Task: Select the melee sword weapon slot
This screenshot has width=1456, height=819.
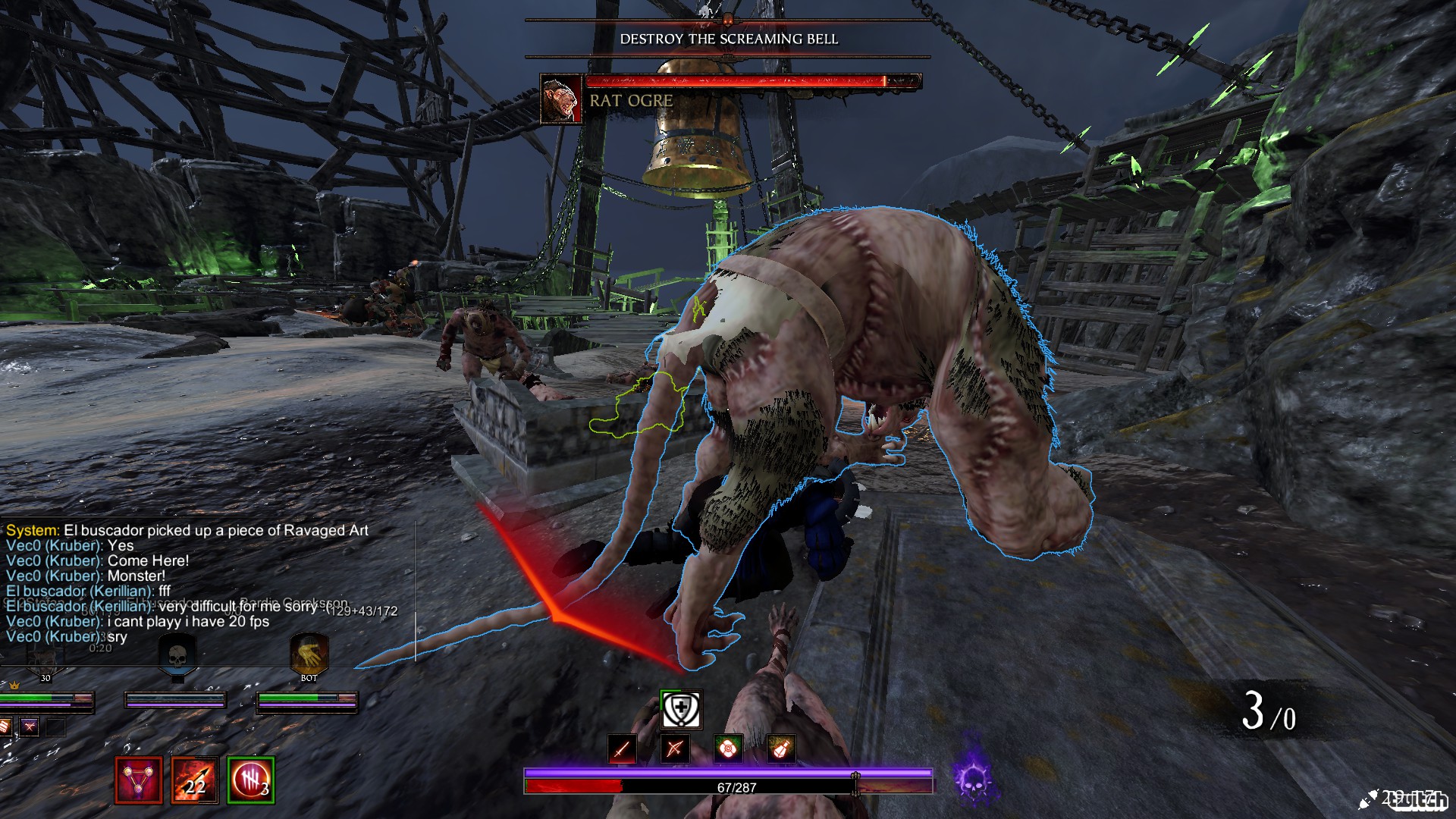Action: (x=622, y=749)
